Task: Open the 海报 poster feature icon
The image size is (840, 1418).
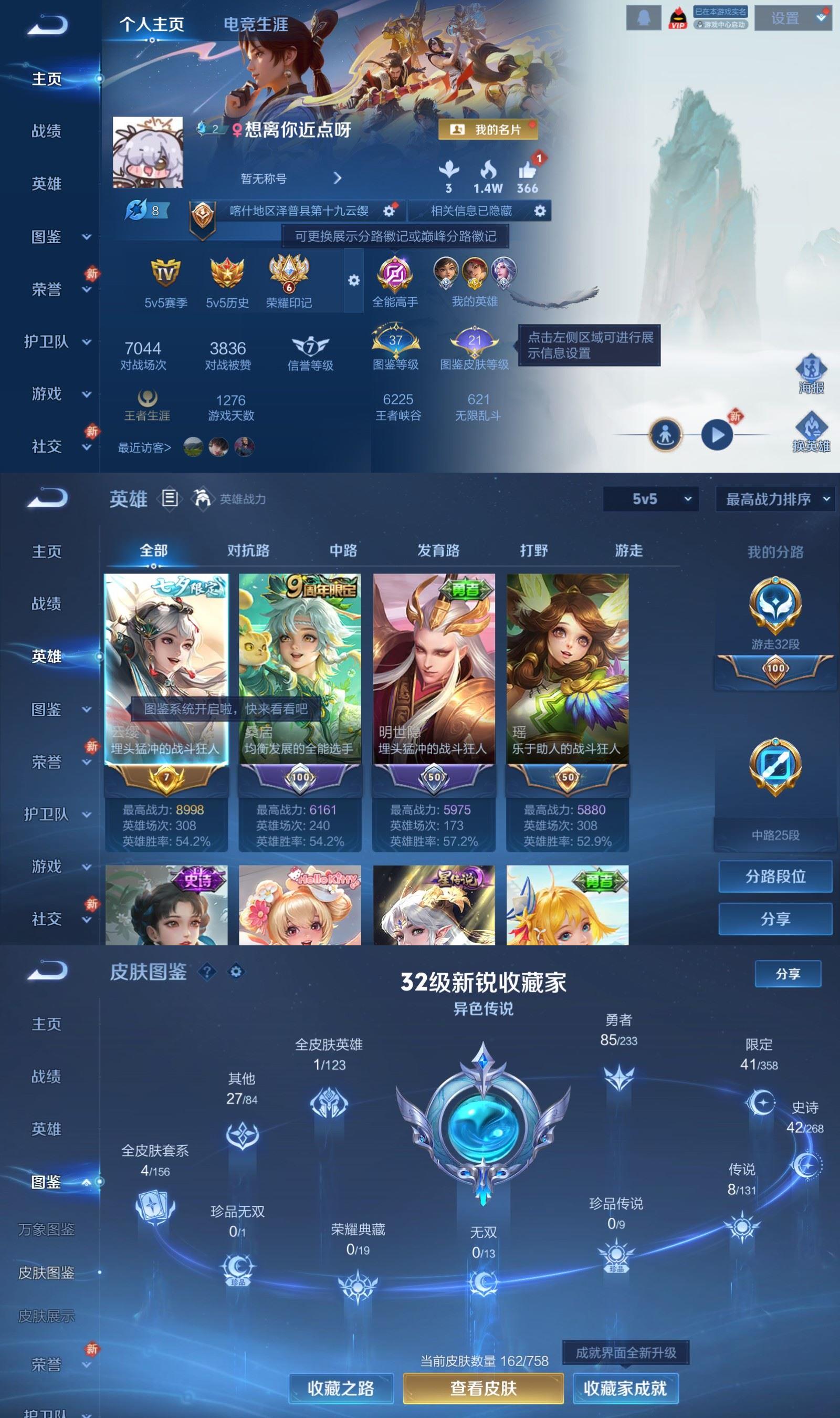Action: point(812,369)
